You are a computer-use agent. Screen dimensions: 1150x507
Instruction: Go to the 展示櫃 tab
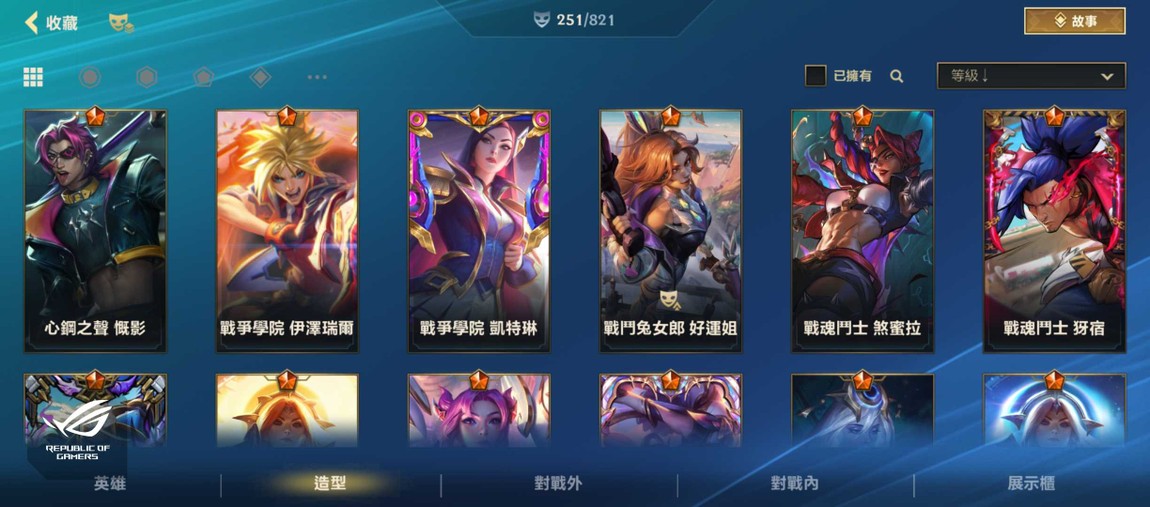(x=1031, y=484)
